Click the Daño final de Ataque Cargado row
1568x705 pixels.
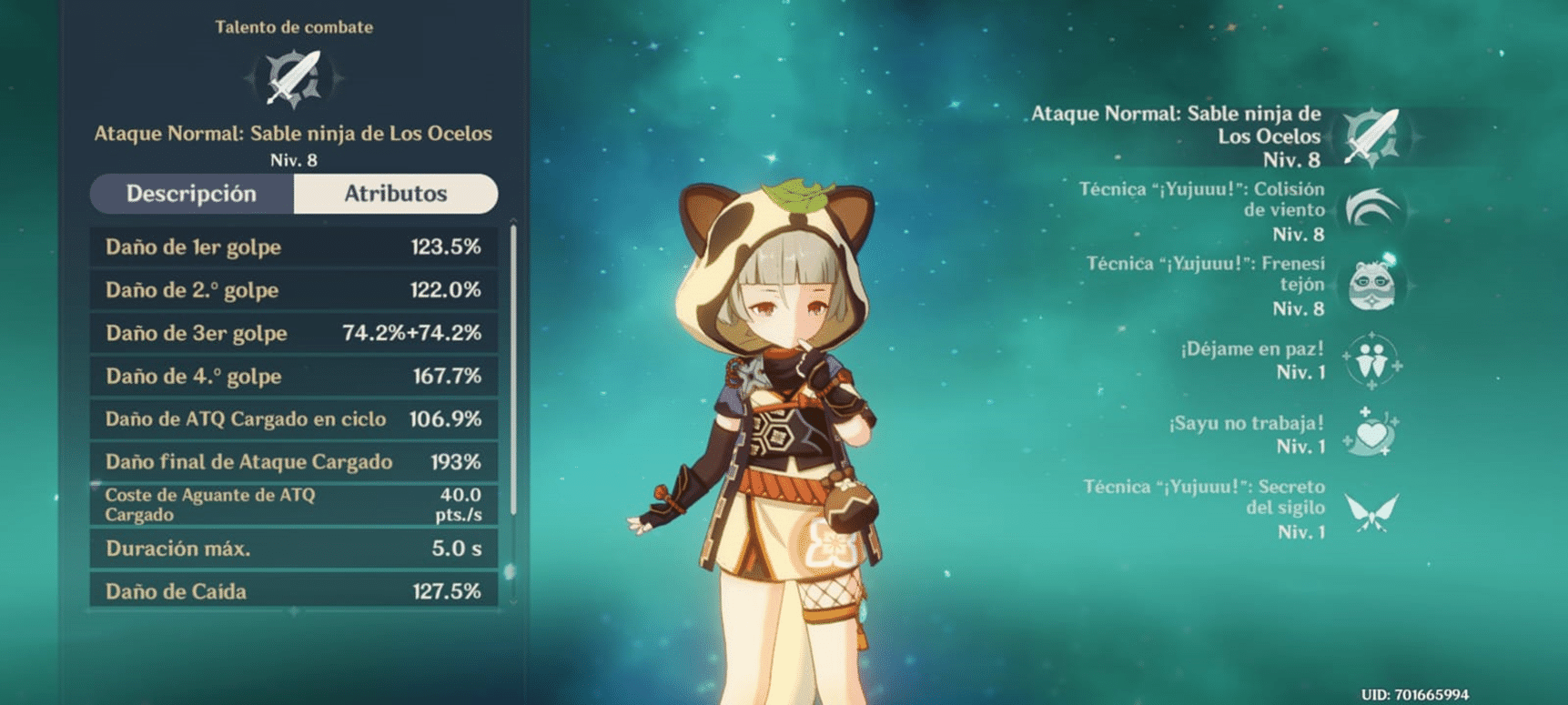pyautogui.click(x=293, y=461)
